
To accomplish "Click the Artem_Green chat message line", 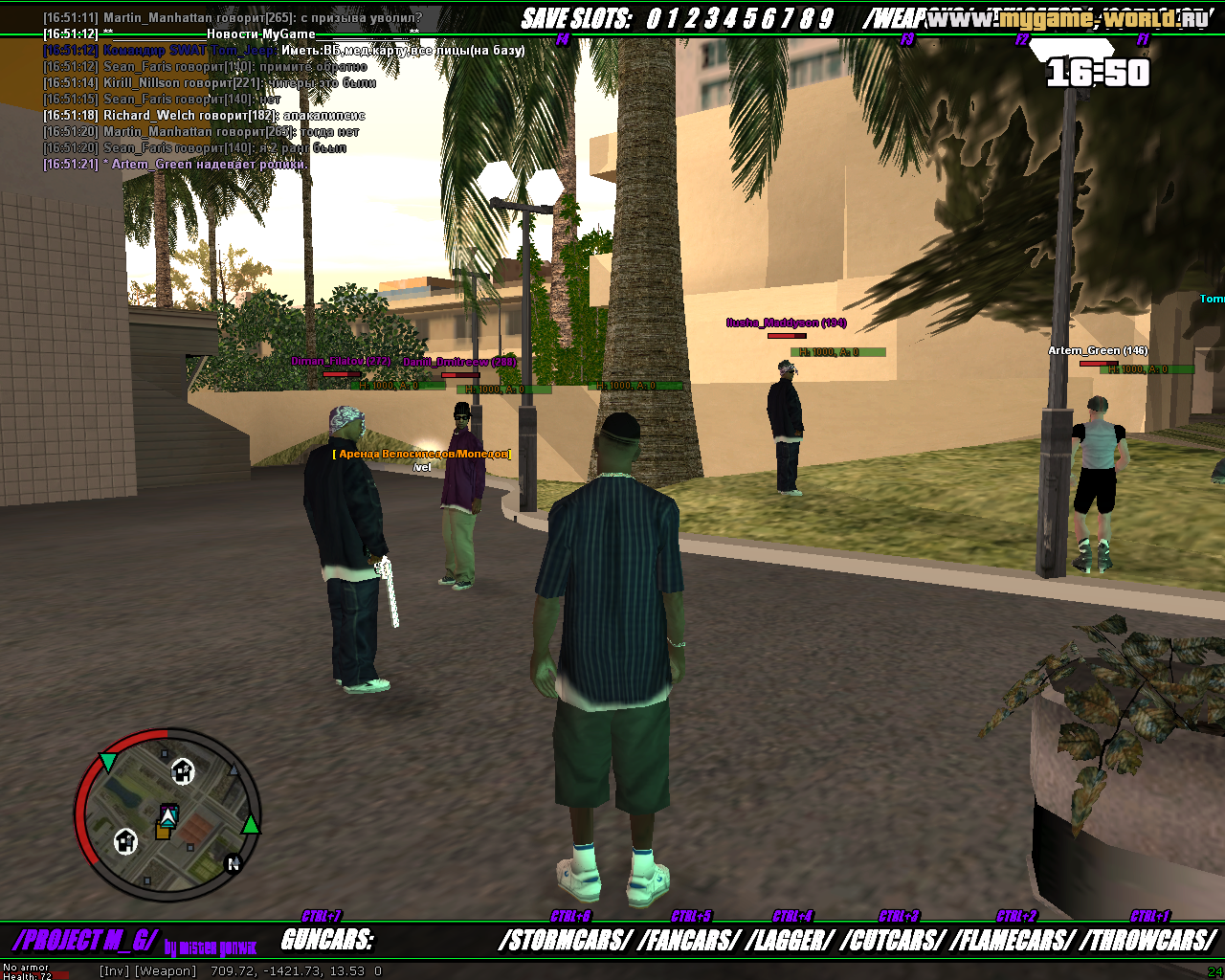I will [175, 165].
